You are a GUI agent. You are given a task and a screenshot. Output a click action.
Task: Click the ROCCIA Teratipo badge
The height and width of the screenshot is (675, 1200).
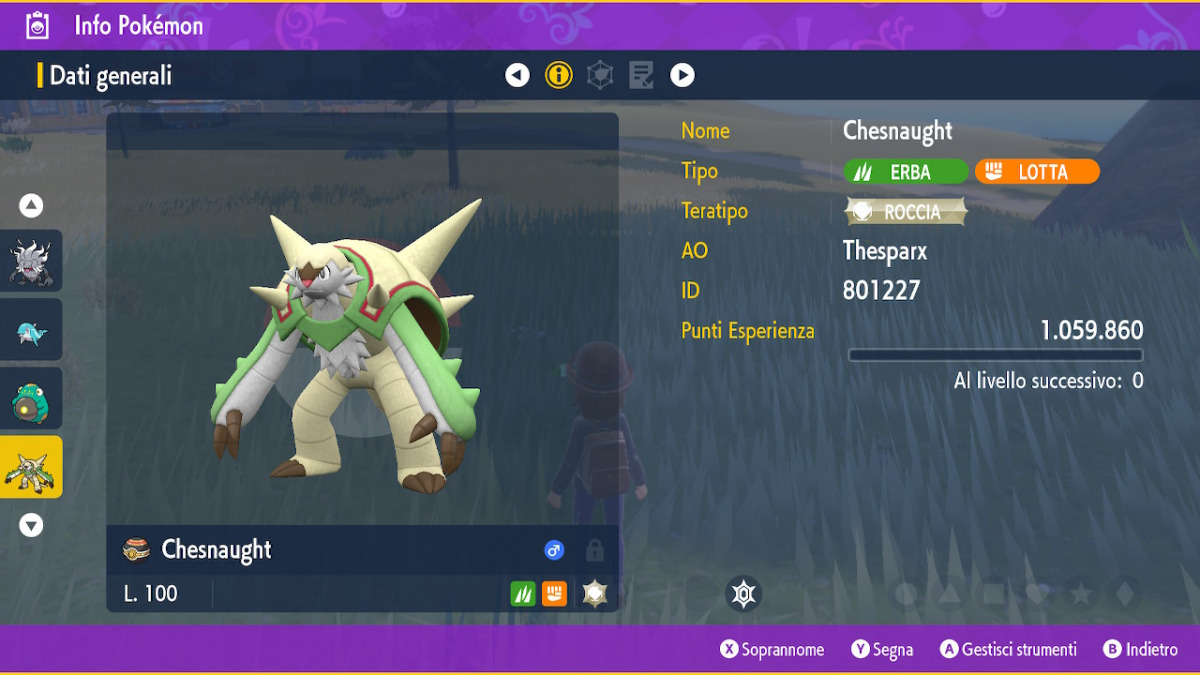(x=907, y=212)
